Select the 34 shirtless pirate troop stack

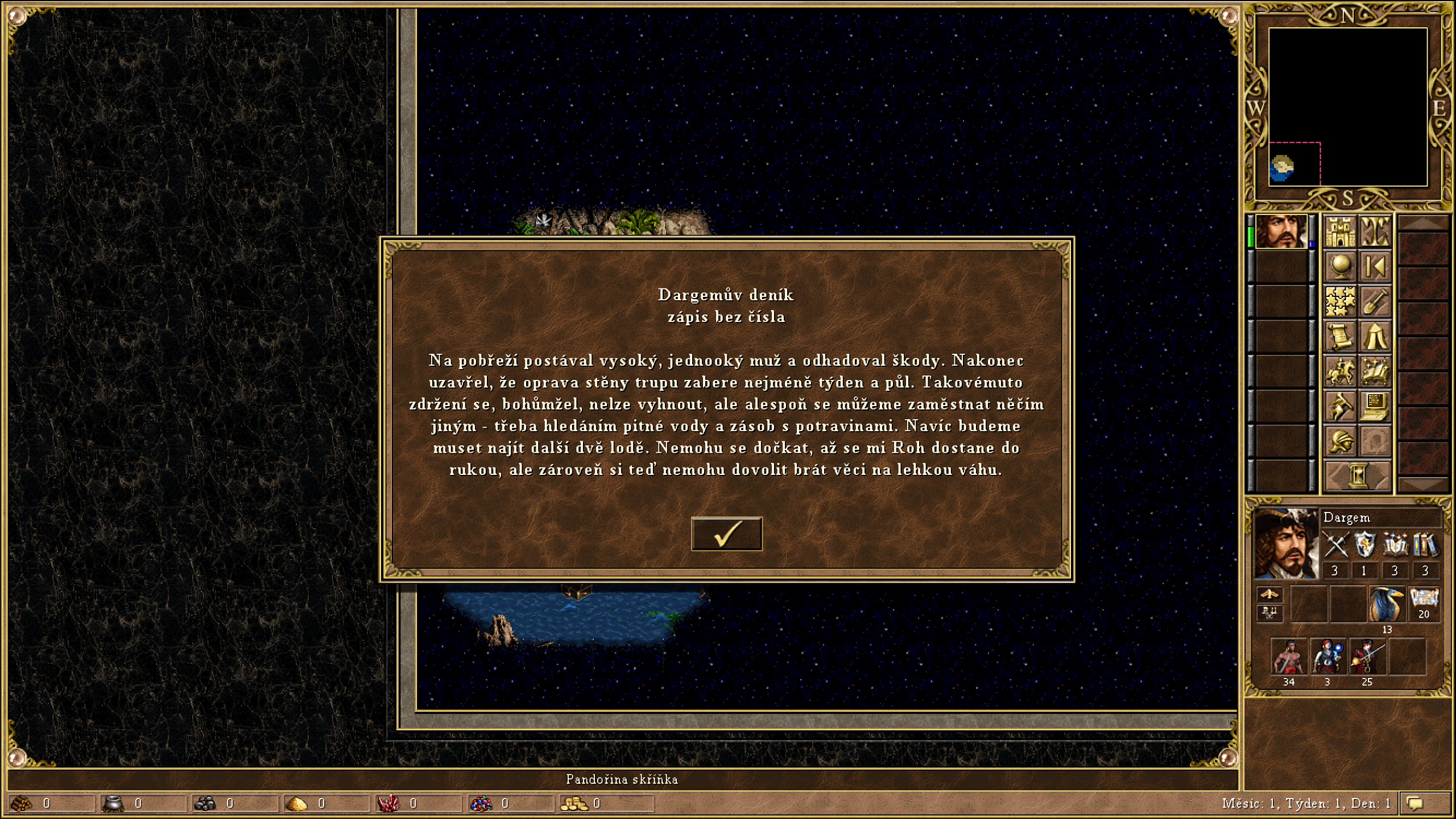pos(1288,658)
